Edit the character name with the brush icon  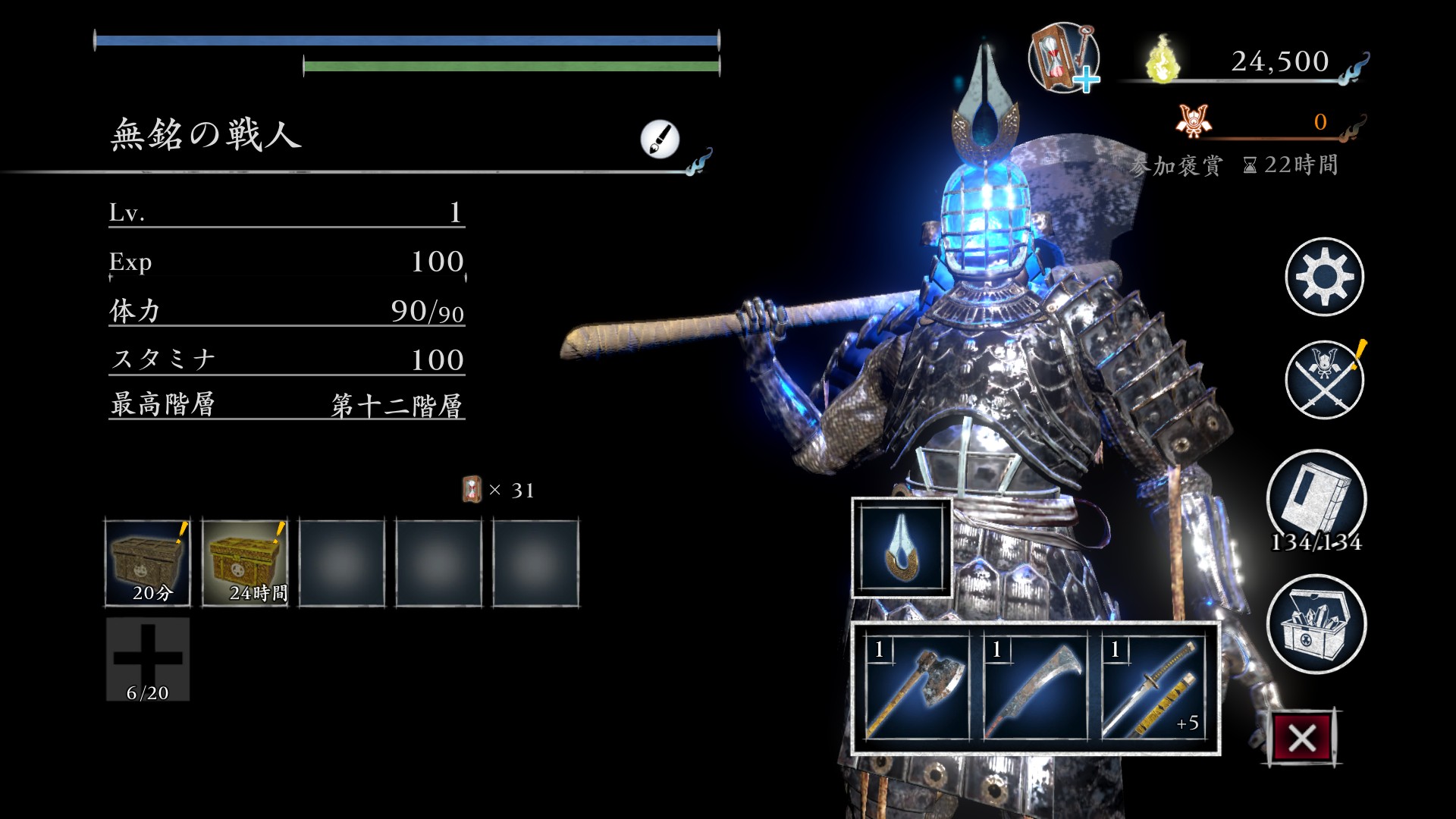(659, 139)
